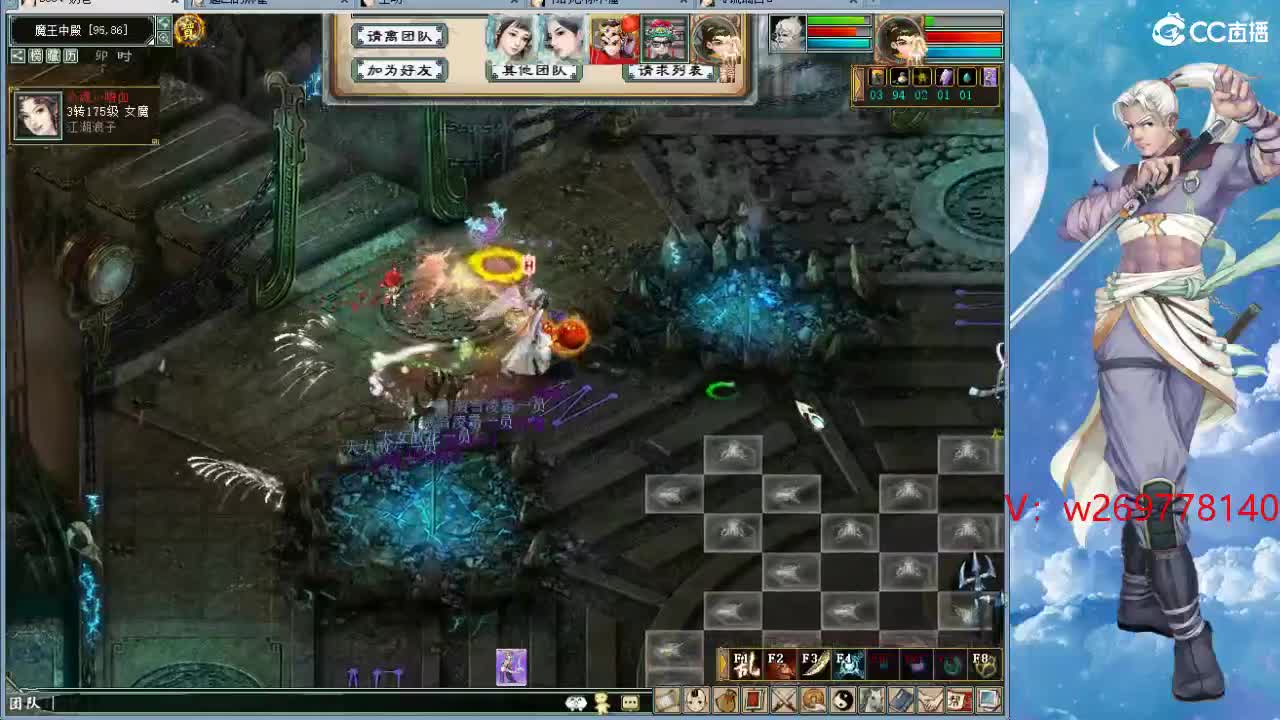Screen dimensions: 1280x720
Task: Open the pouch inventory icon on bottom toolbar
Action: [727, 702]
